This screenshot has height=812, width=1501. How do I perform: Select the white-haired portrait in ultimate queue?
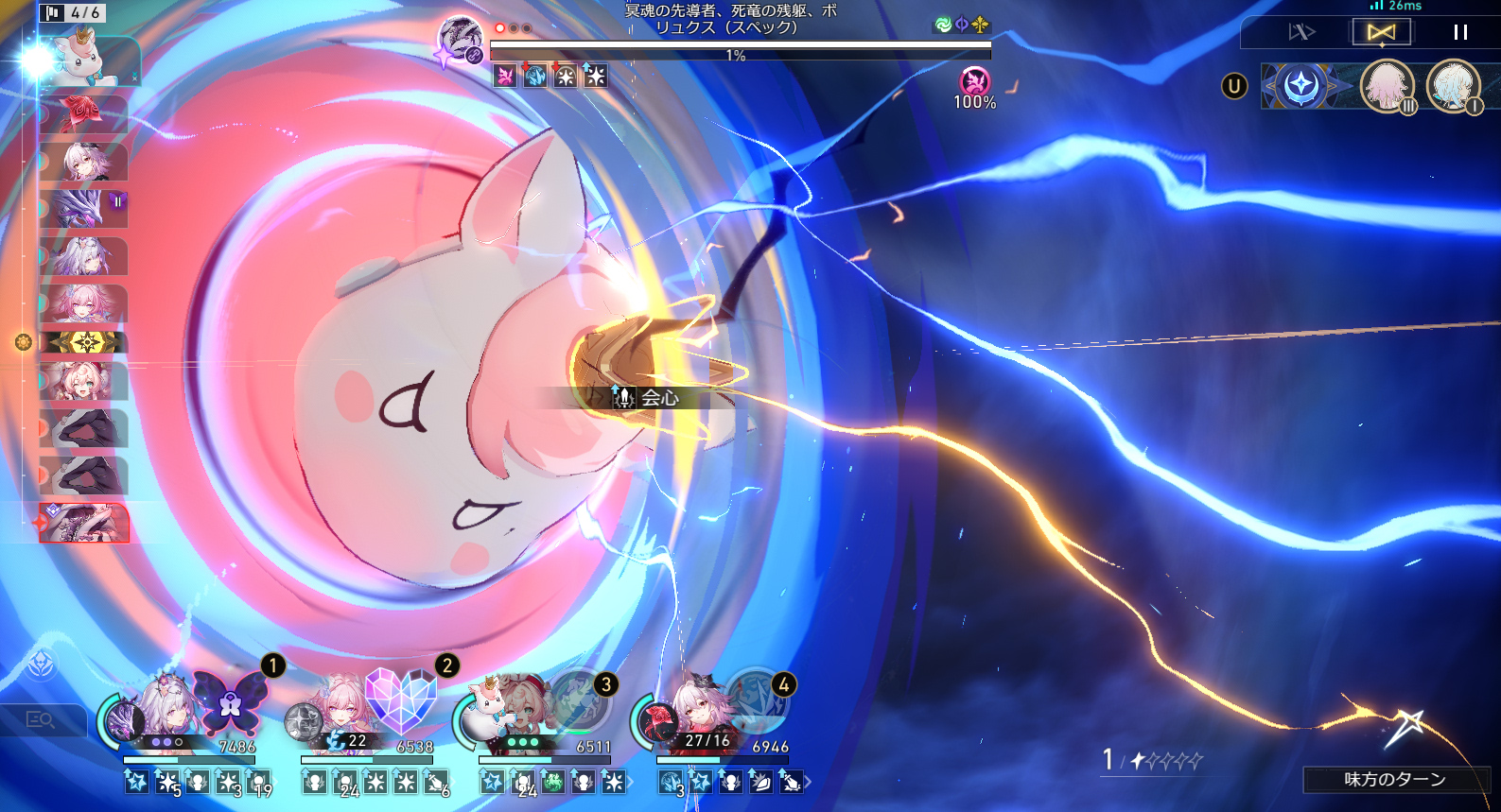pyautogui.click(x=1452, y=87)
